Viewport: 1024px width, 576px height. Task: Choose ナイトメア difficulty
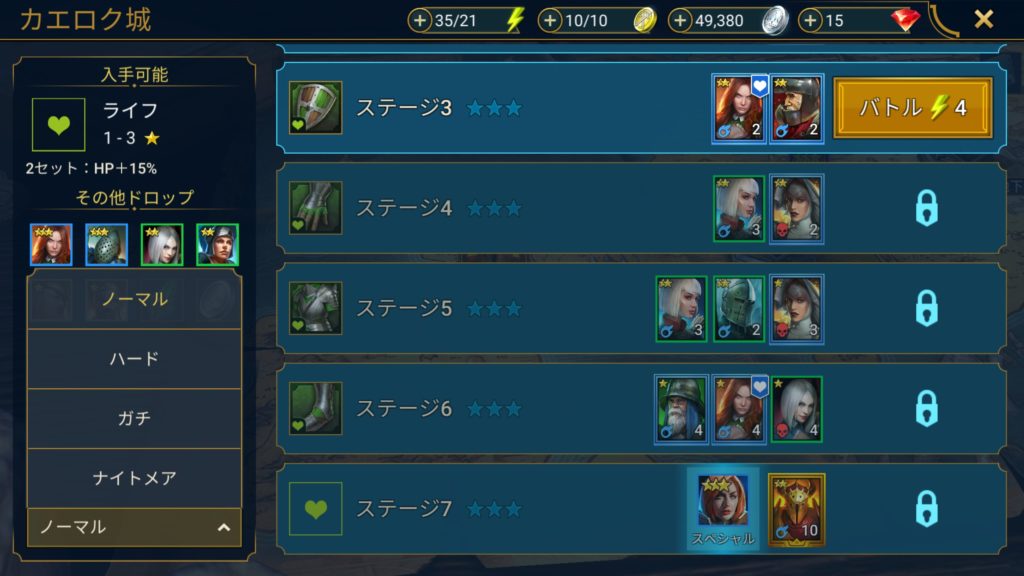point(134,478)
